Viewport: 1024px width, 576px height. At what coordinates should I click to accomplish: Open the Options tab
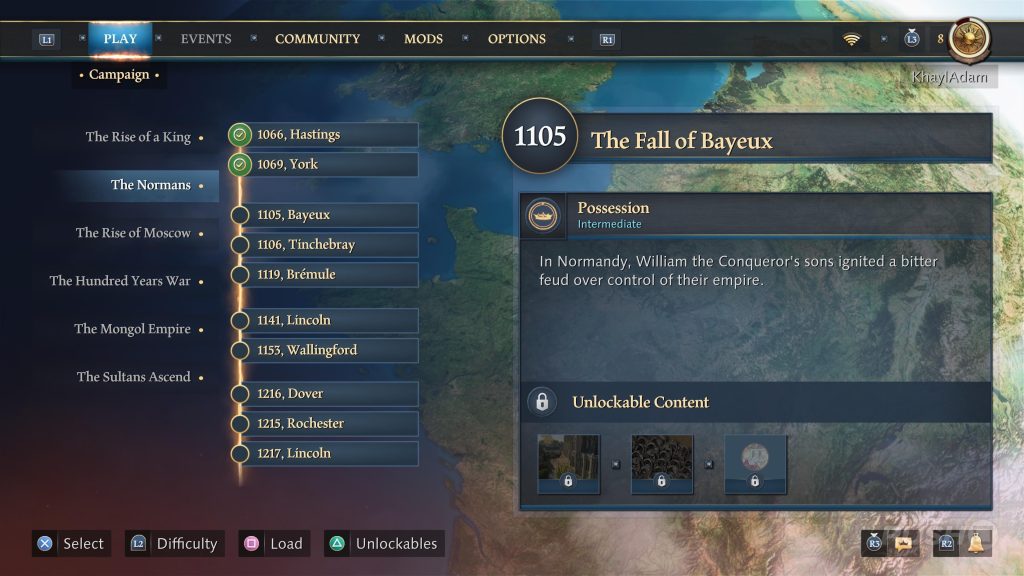tap(516, 39)
